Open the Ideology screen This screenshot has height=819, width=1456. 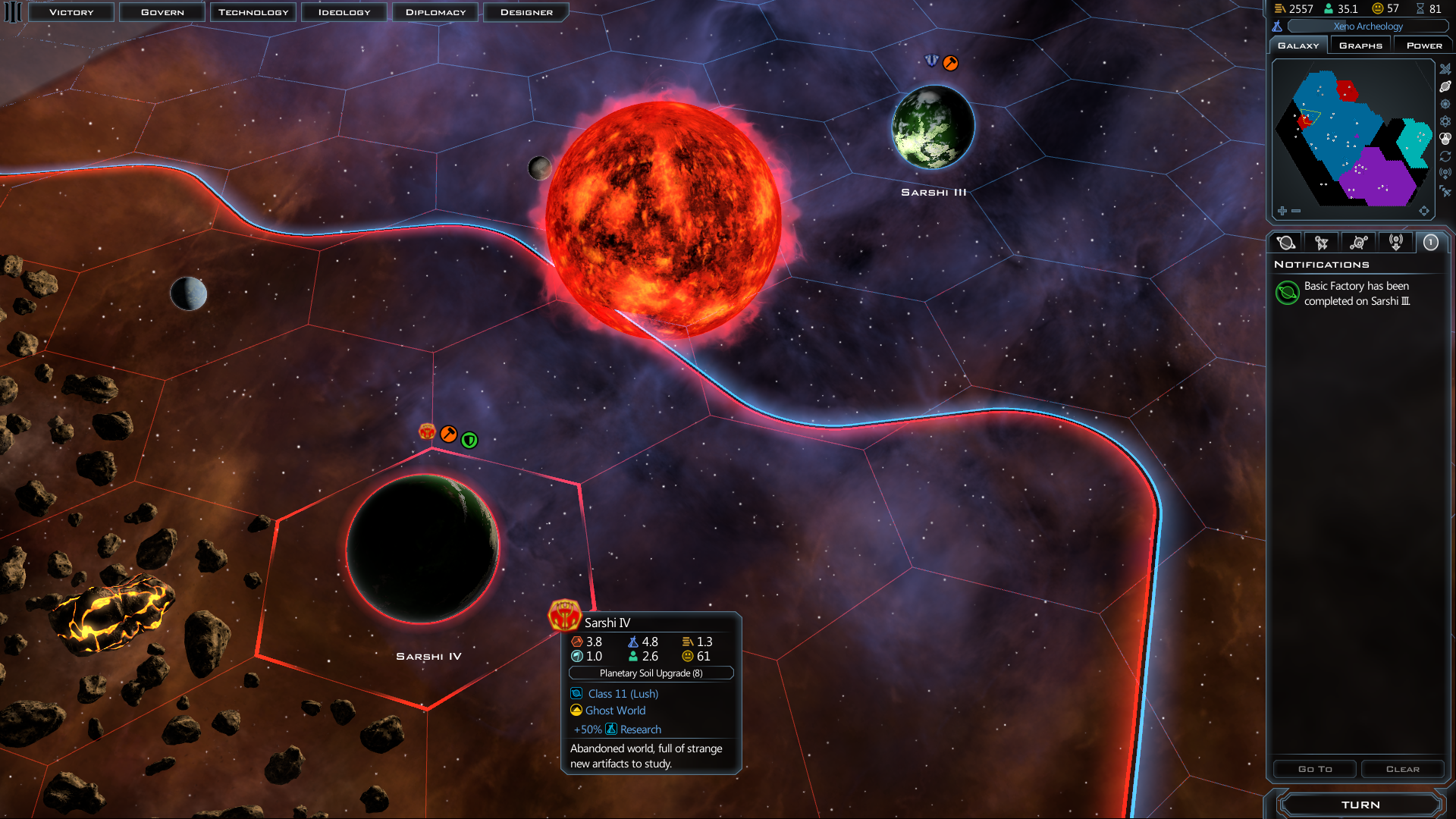(344, 12)
